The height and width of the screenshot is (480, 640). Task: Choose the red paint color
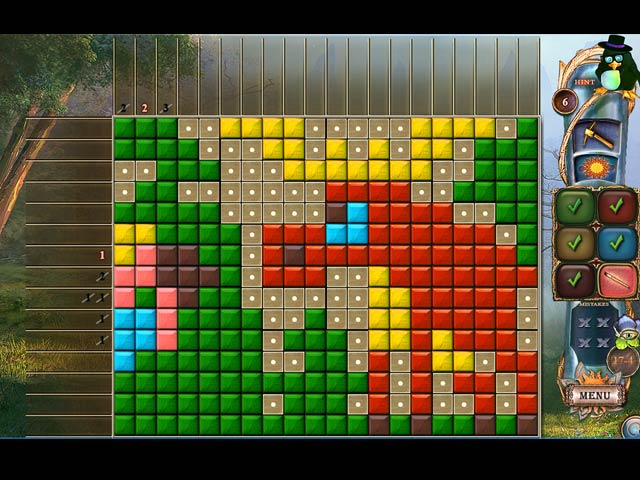(617, 208)
